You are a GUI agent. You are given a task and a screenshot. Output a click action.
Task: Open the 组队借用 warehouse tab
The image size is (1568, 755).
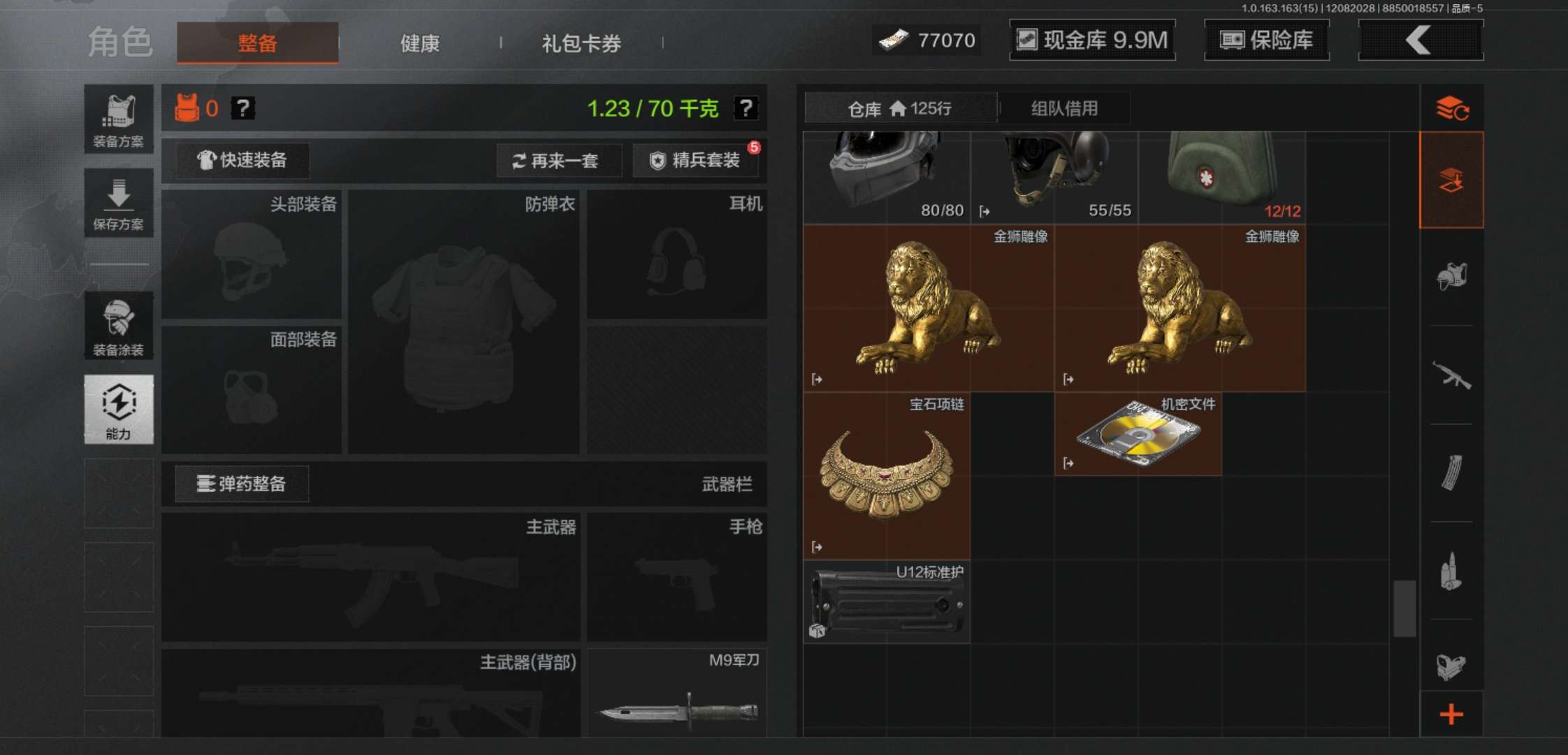(x=1064, y=108)
